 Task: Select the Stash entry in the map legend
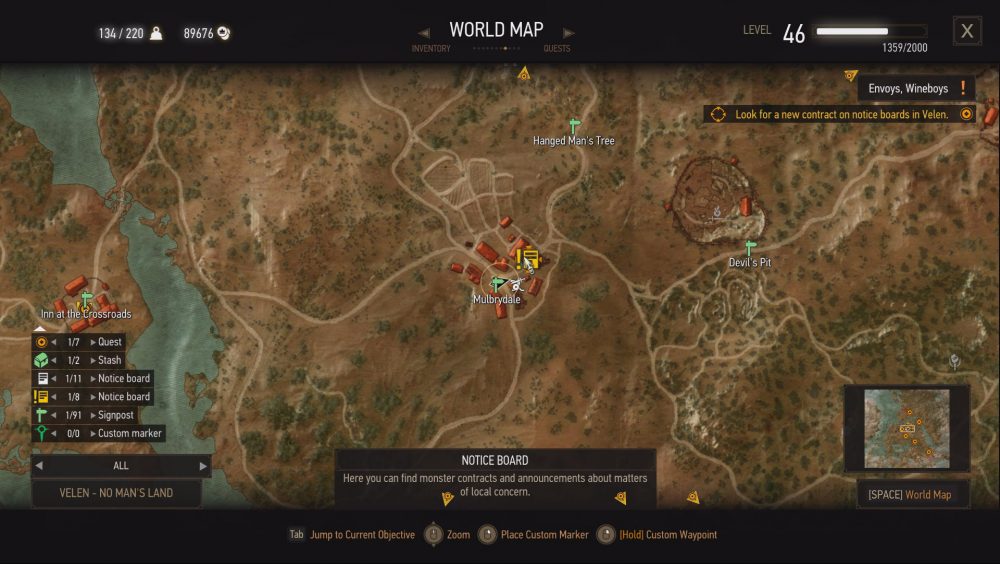[x=109, y=360]
